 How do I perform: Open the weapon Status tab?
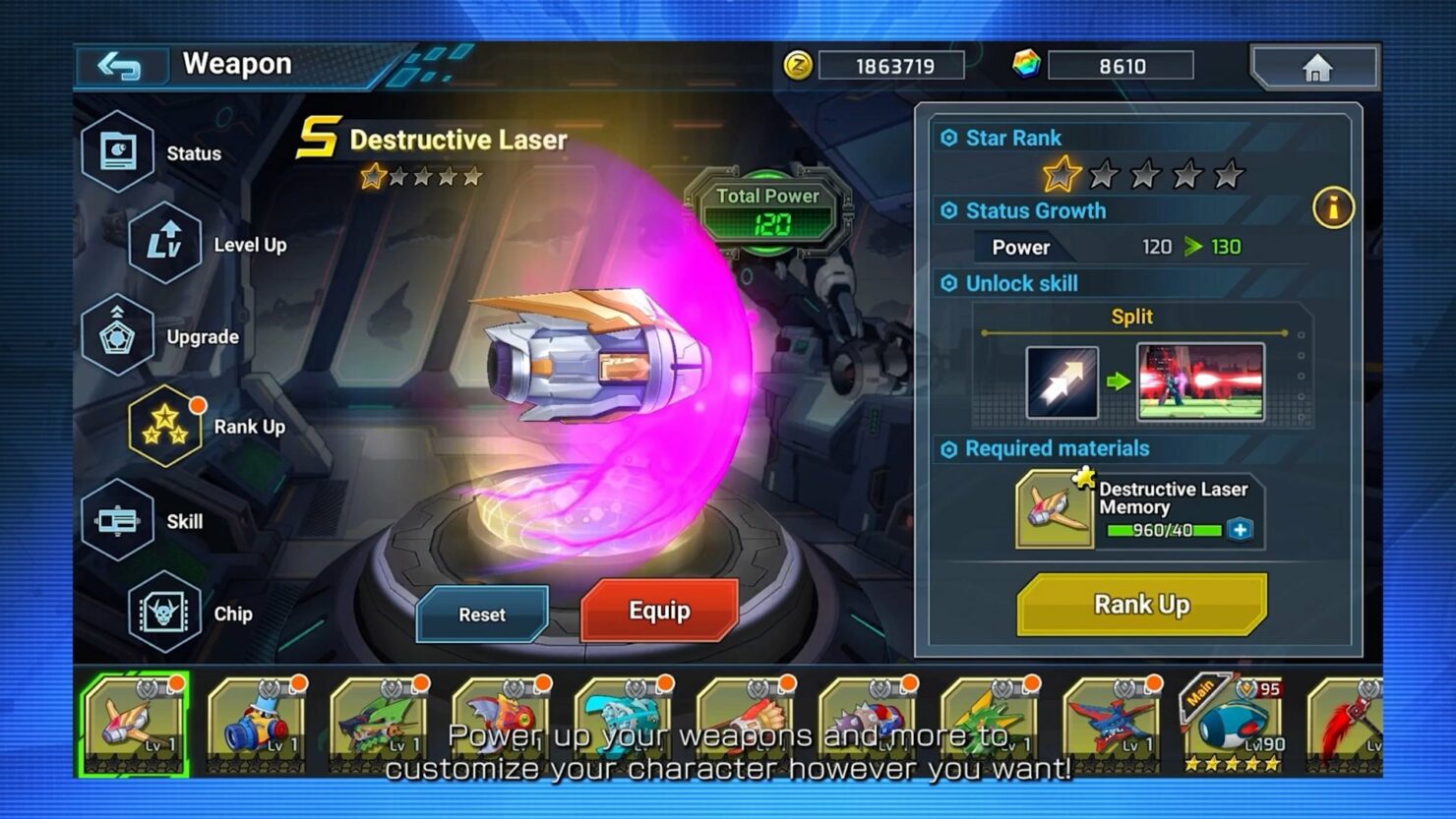click(119, 152)
